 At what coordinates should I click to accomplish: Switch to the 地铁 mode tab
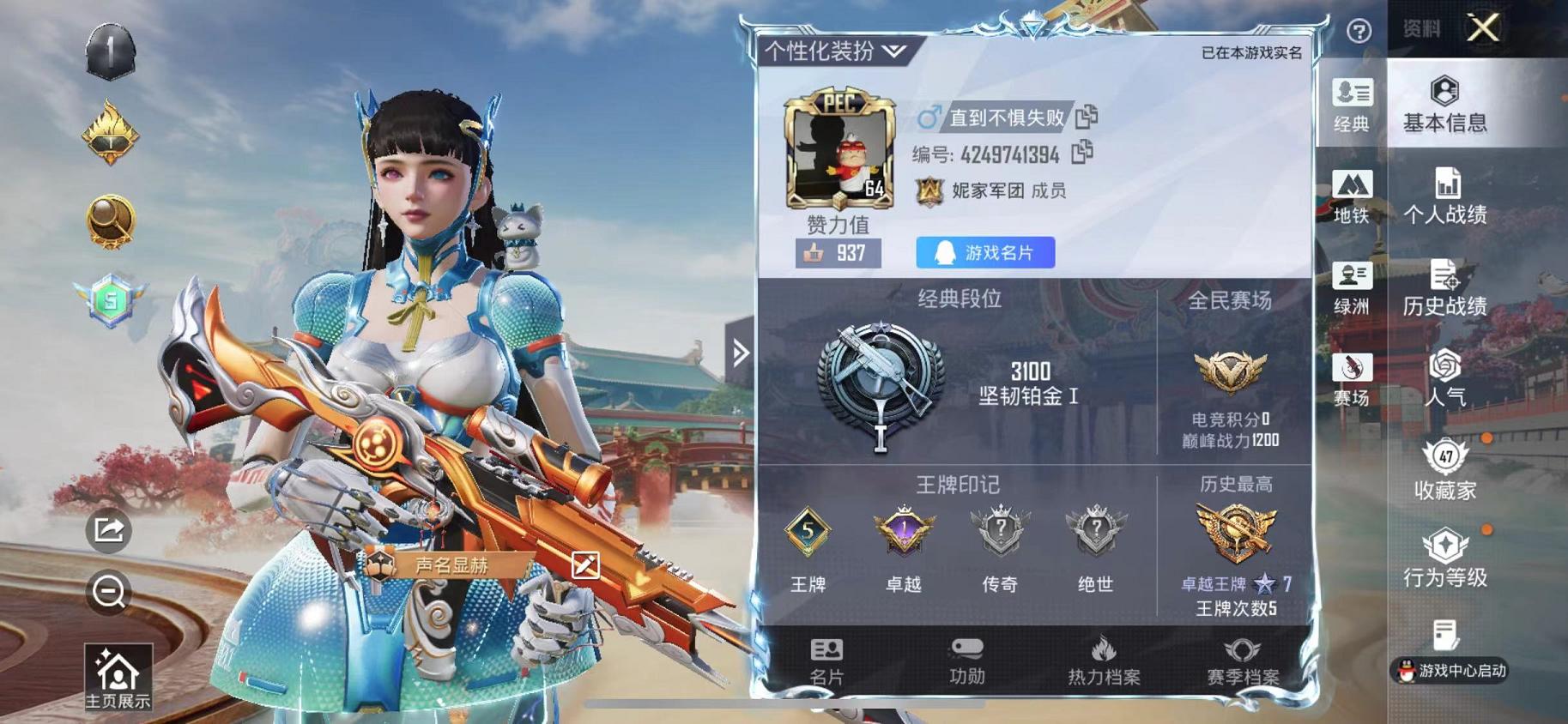point(1352,196)
